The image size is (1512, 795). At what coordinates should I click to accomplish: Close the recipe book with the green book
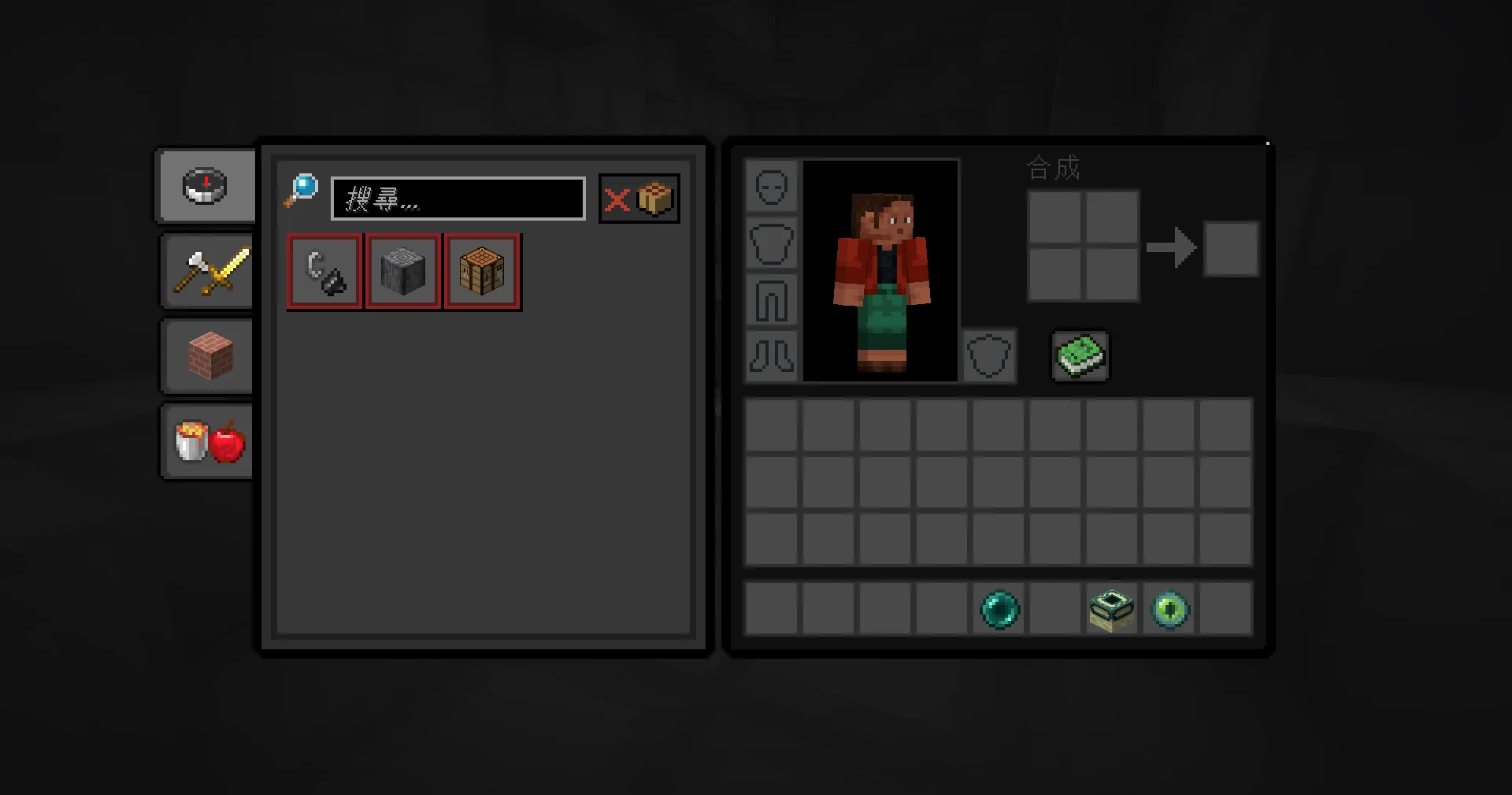(x=1080, y=356)
